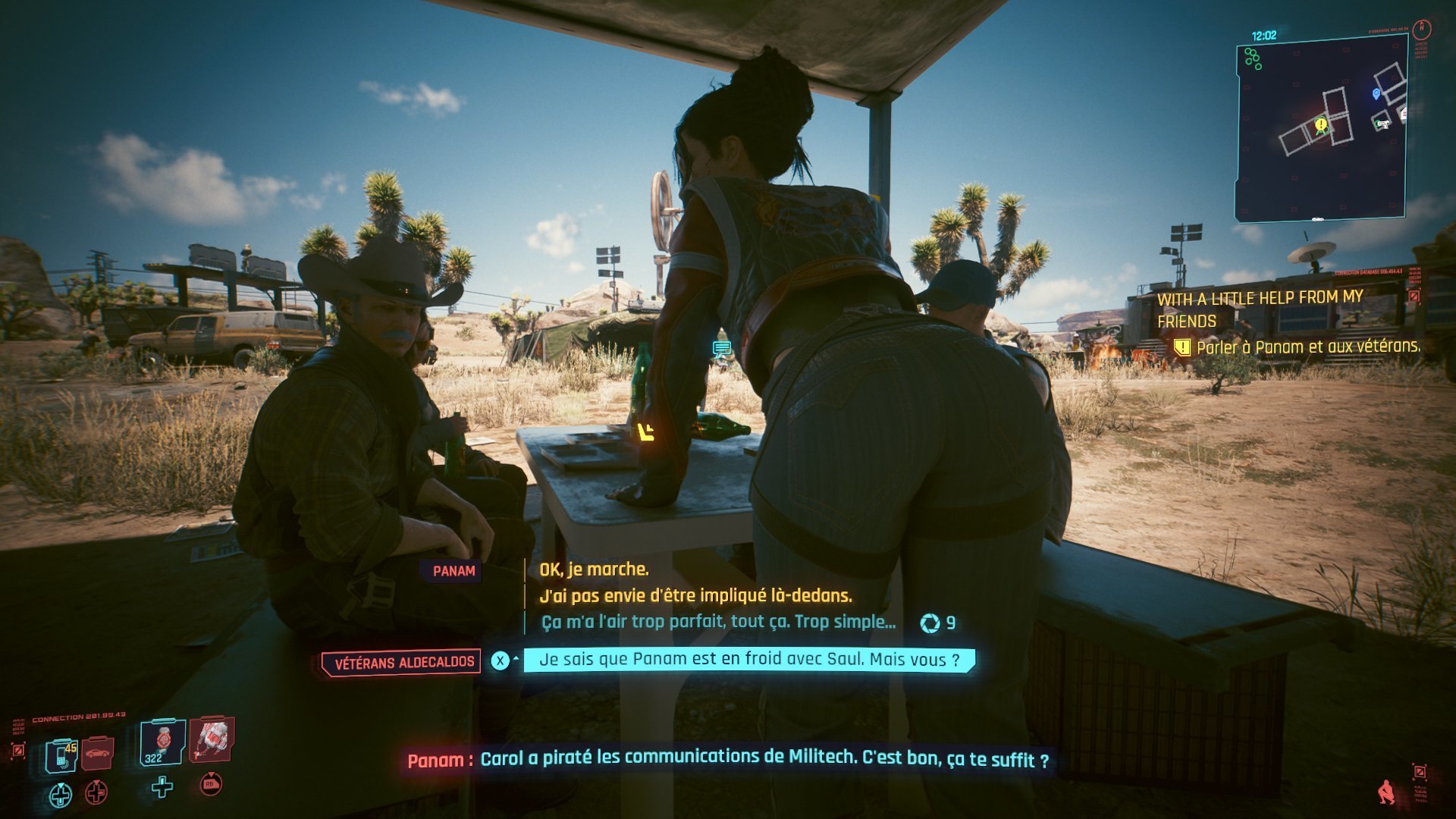Click the yellow quest marker on minimap
Viewport: 1456px width, 819px height.
coord(1321,124)
